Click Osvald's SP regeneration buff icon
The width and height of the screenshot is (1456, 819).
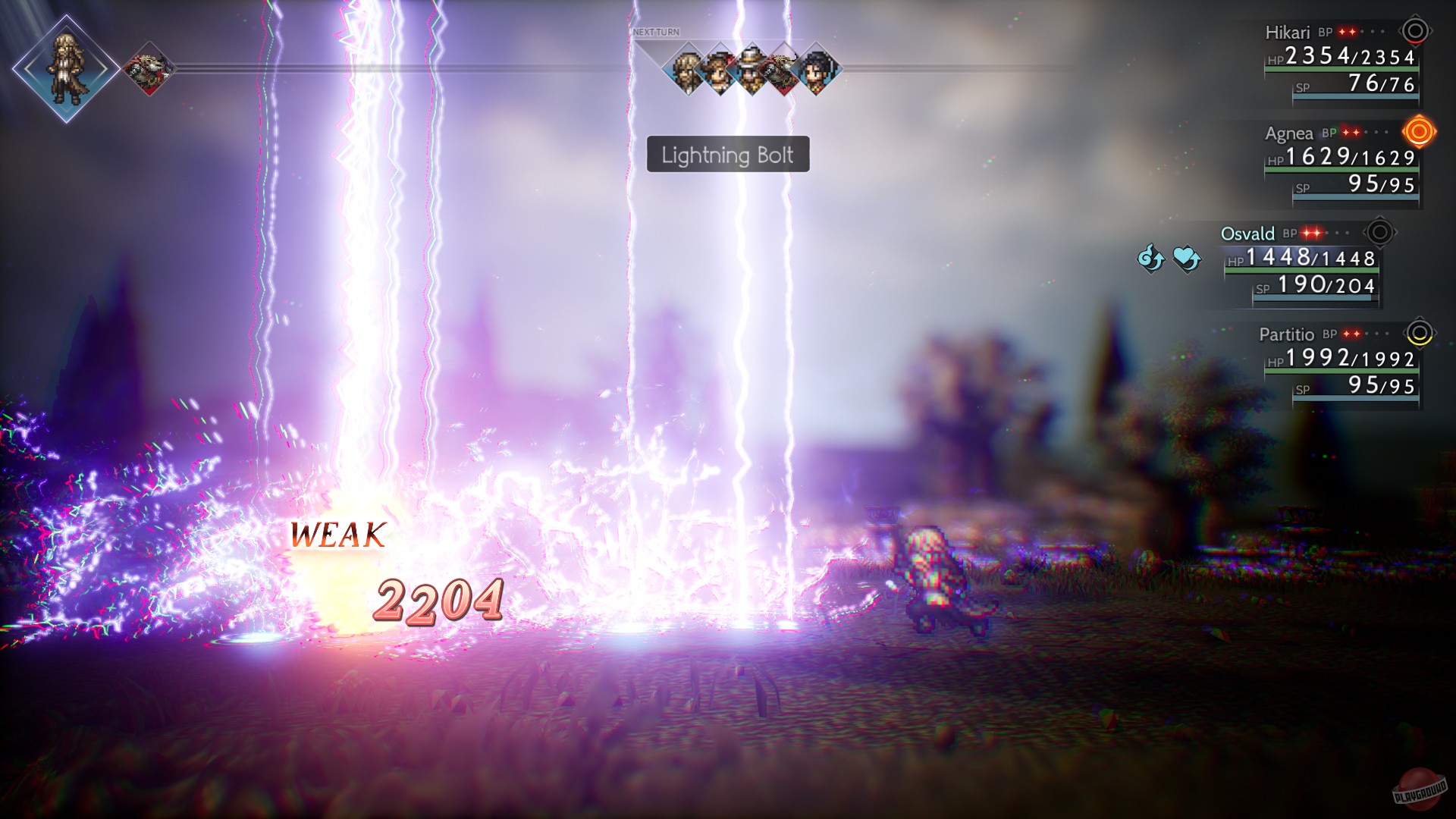[x=1150, y=259]
